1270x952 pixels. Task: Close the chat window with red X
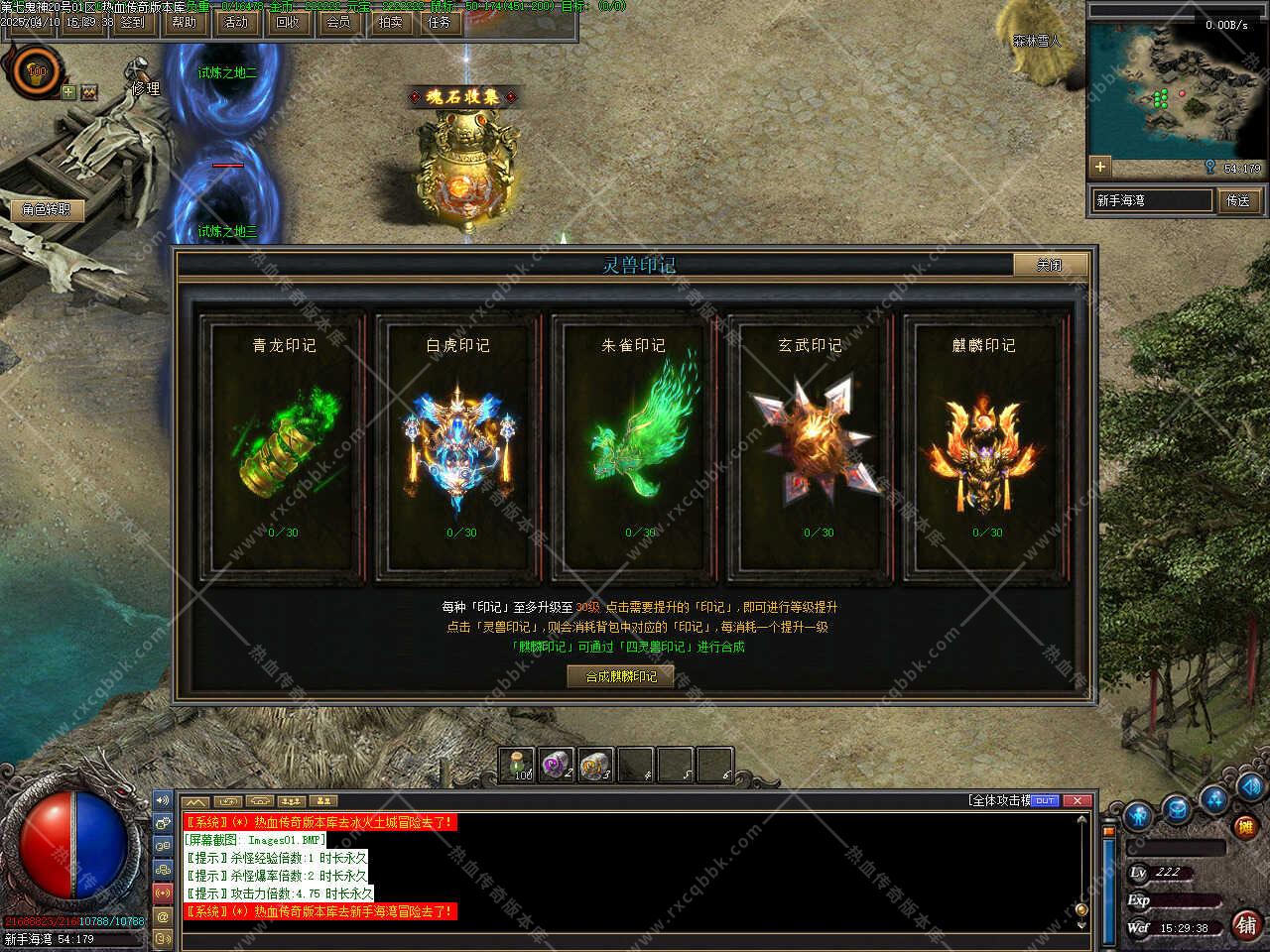pos(1078,800)
